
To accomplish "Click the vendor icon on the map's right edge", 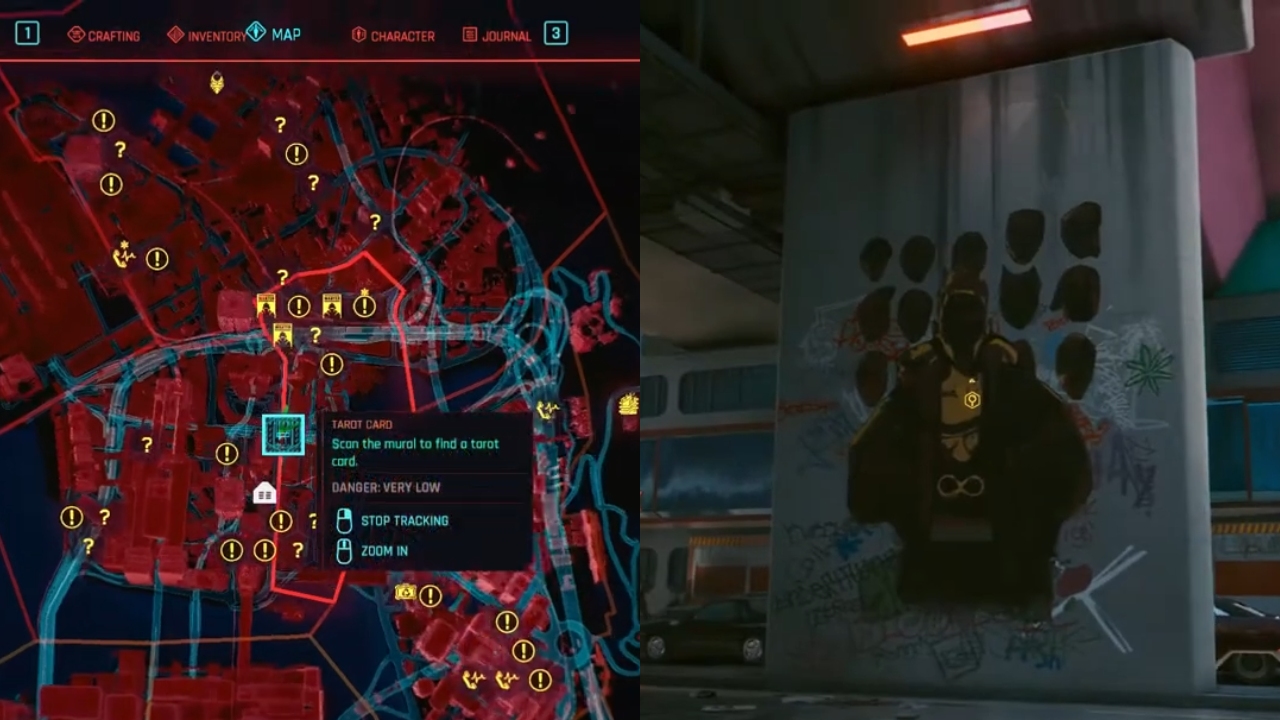I will tap(628, 403).
